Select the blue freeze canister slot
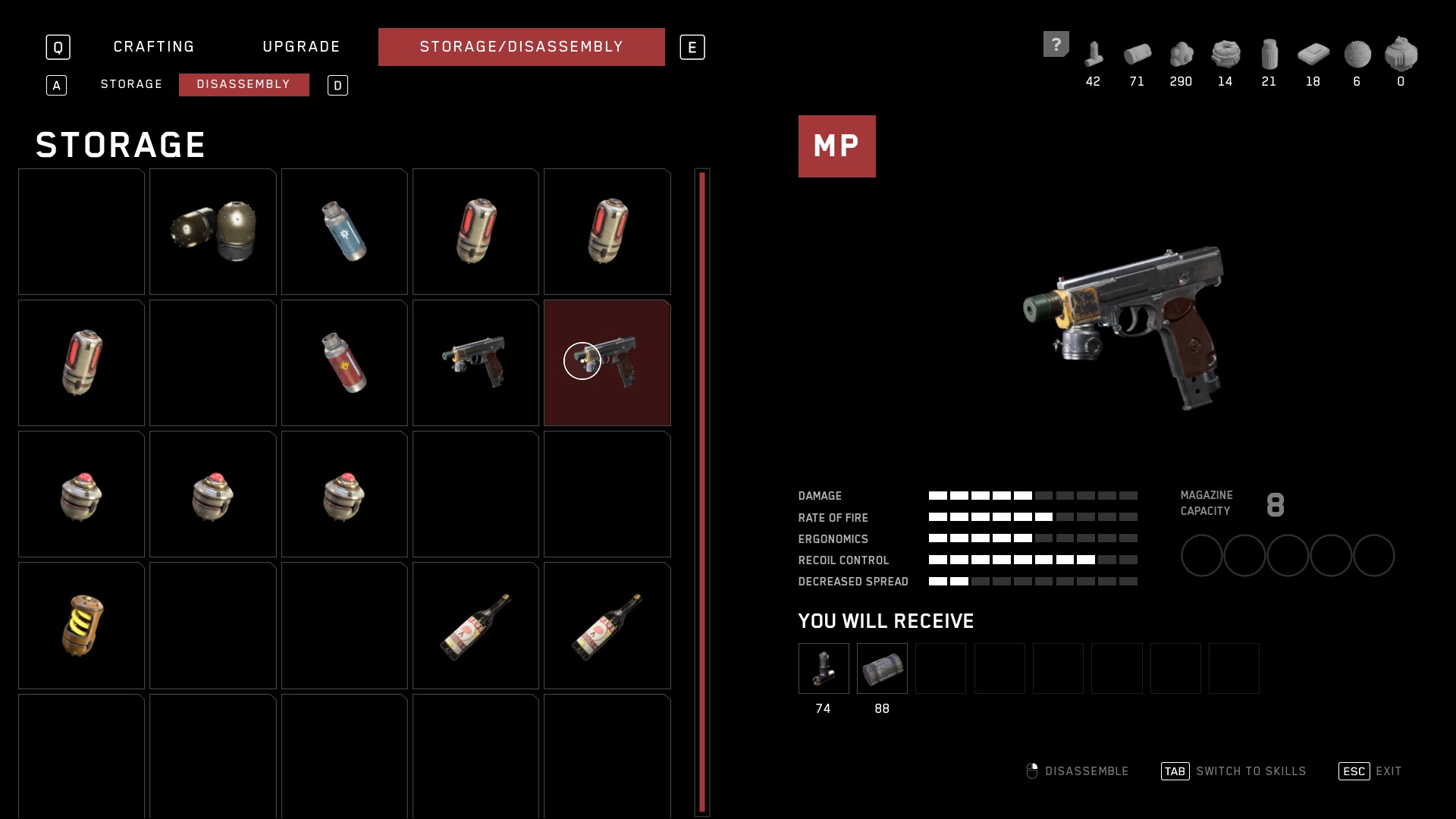The height and width of the screenshot is (819, 1456). point(344,231)
